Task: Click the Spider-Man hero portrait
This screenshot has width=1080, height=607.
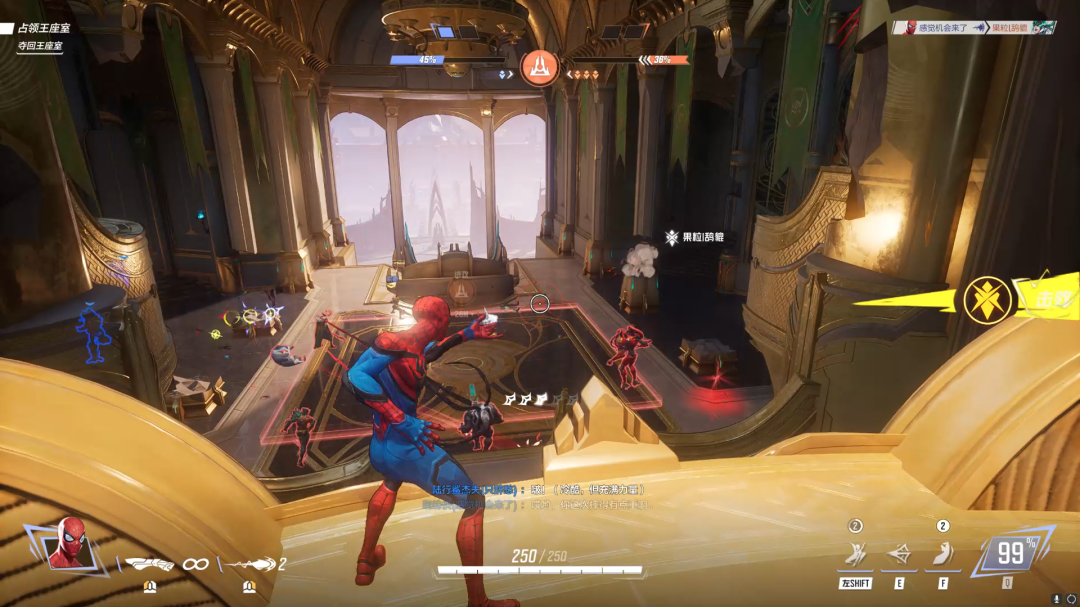Action: [68, 544]
